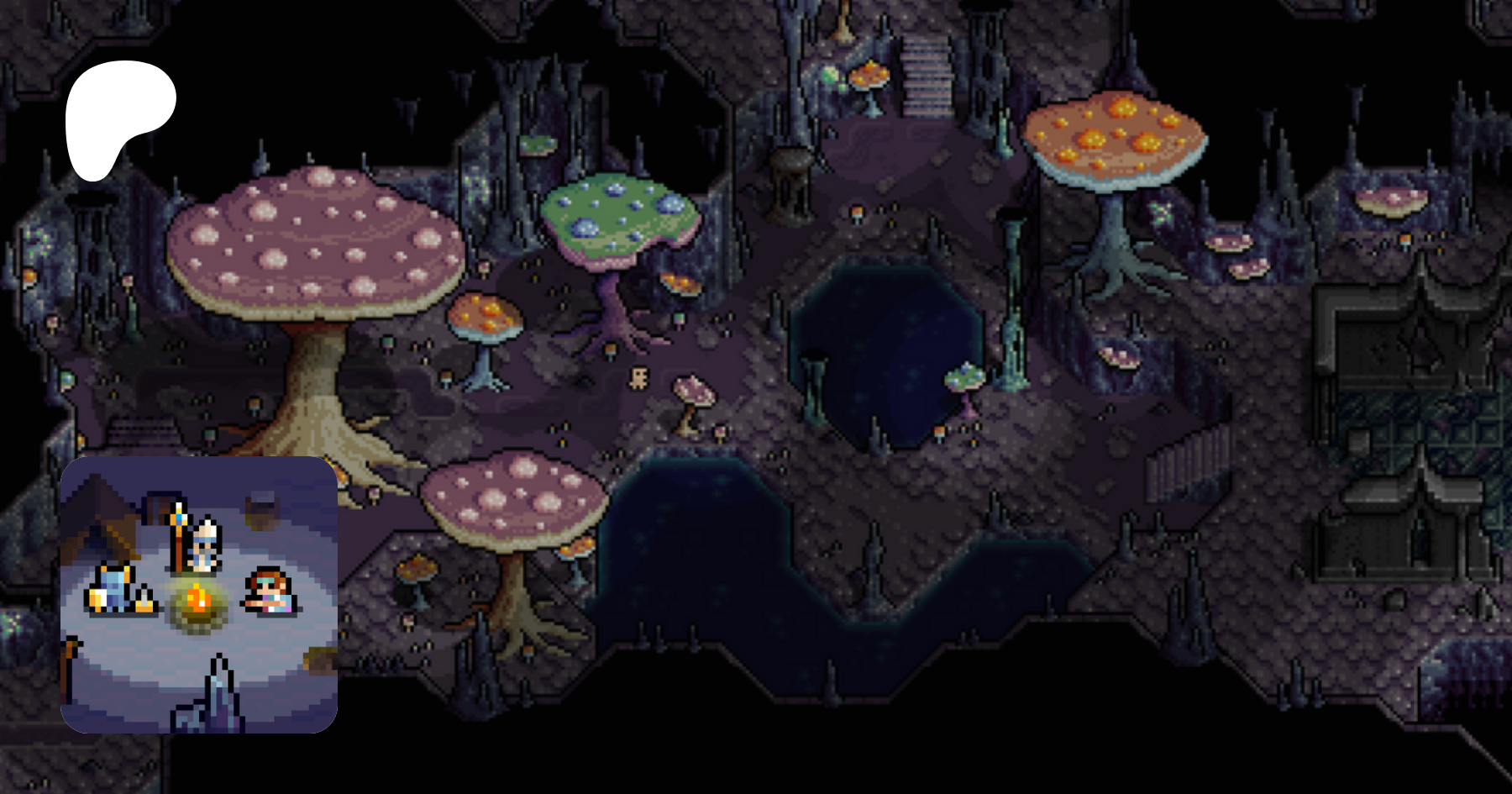This screenshot has height=794, width=1512.
Task: Open the campfire scene creator avatar
Action: pyautogui.click(x=199, y=594)
